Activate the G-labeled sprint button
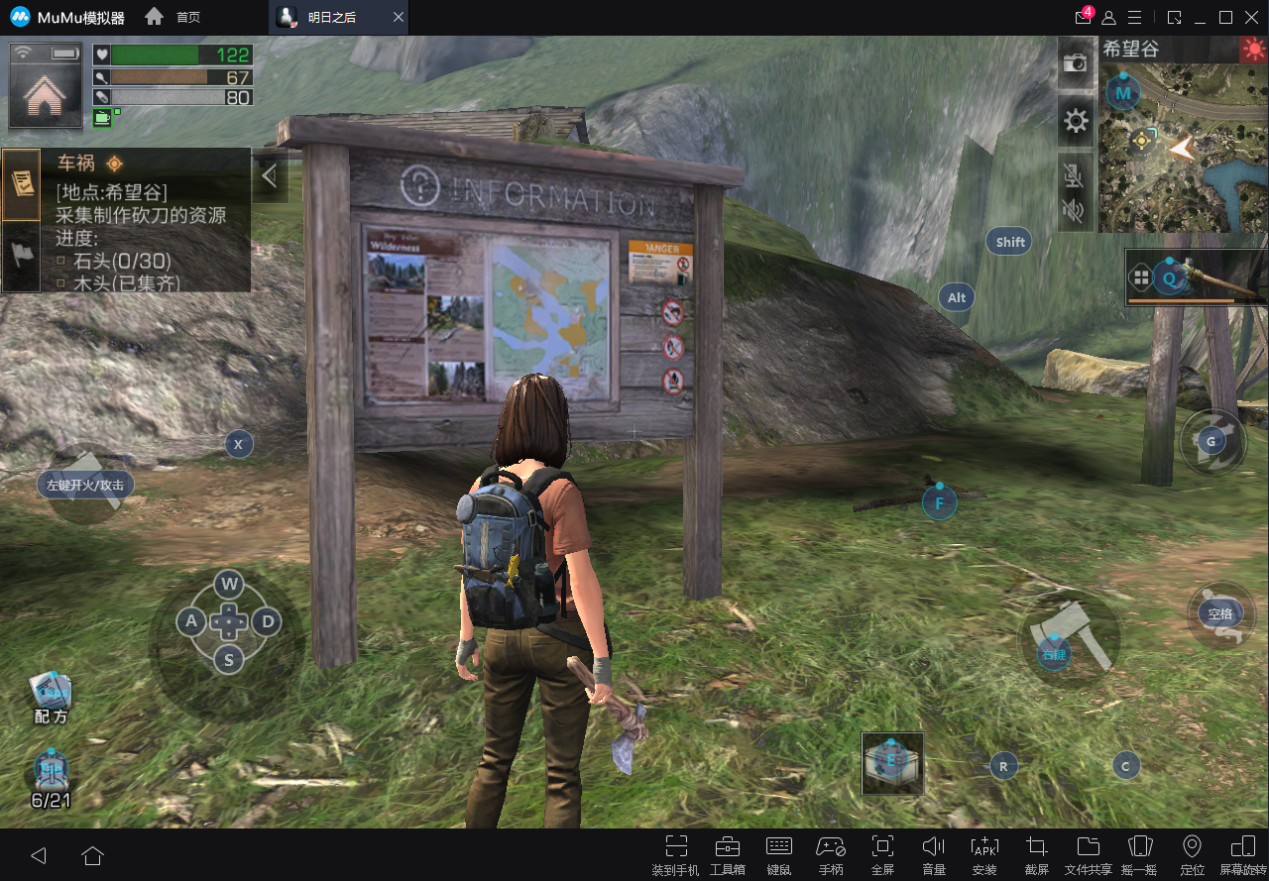The height and width of the screenshot is (881, 1269). [1212, 441]
